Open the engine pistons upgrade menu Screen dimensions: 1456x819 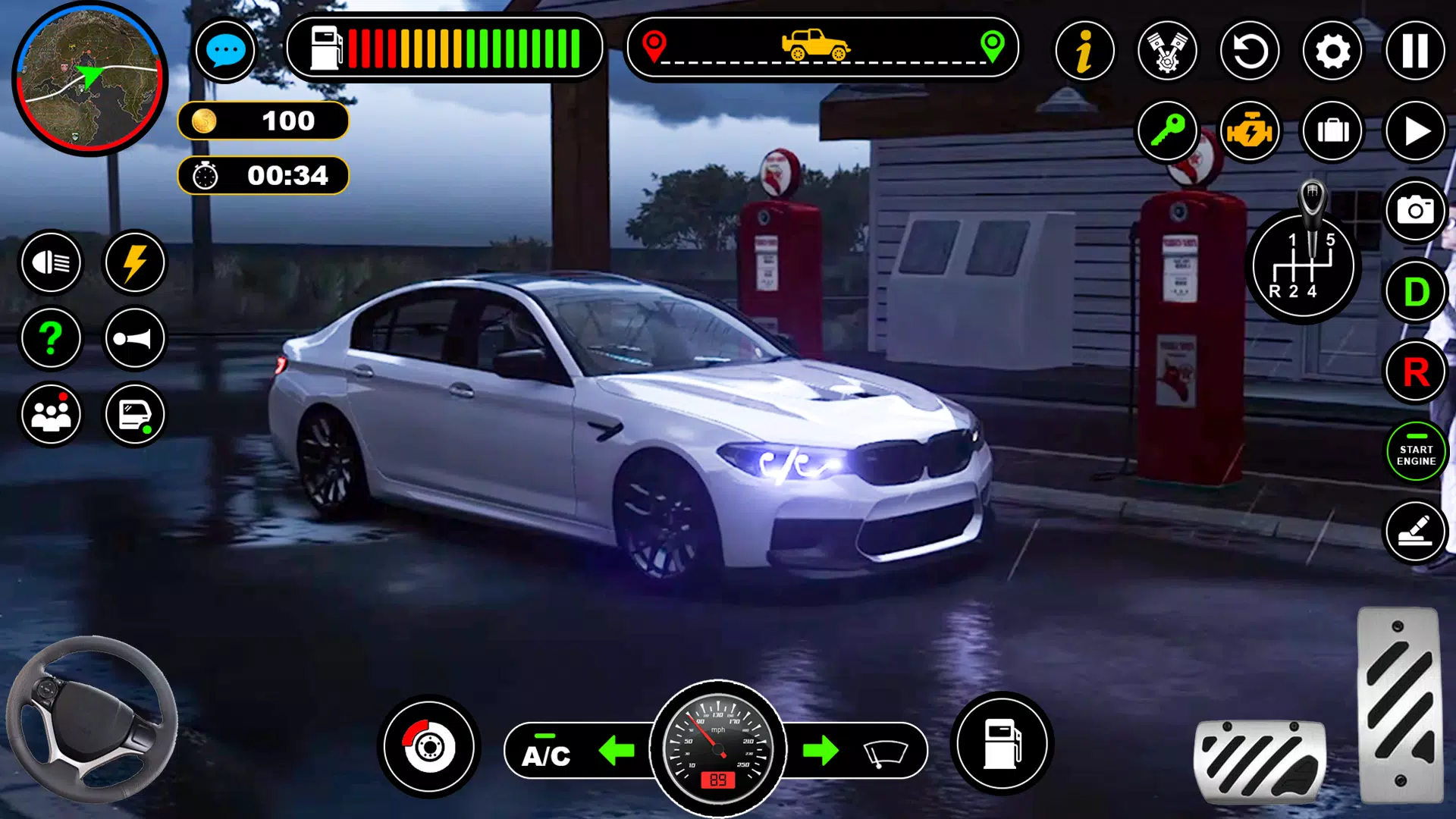point(1167,51)
